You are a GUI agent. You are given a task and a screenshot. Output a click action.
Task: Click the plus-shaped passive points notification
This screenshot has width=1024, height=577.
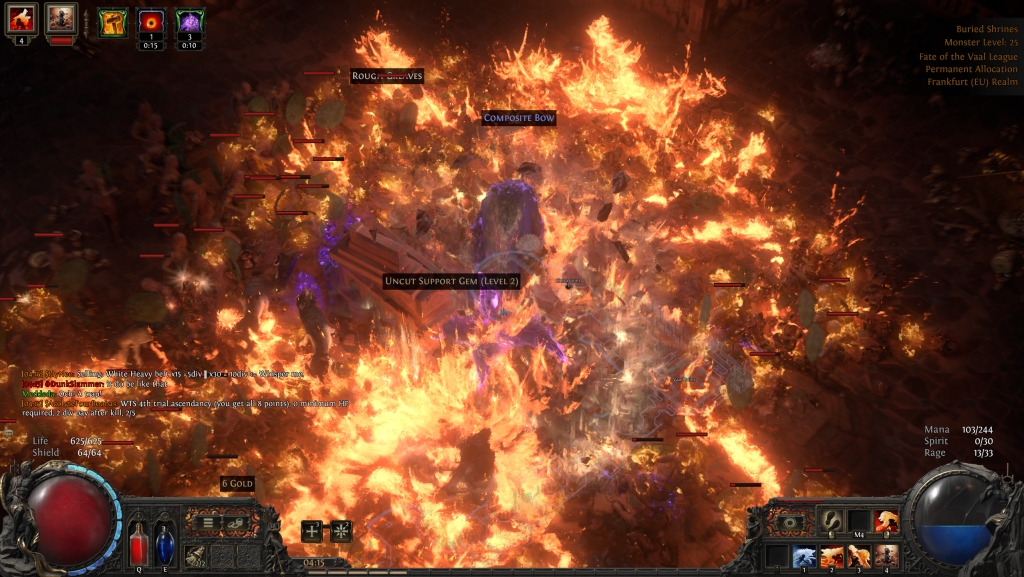pyautogui.click(x=312, y=531)
